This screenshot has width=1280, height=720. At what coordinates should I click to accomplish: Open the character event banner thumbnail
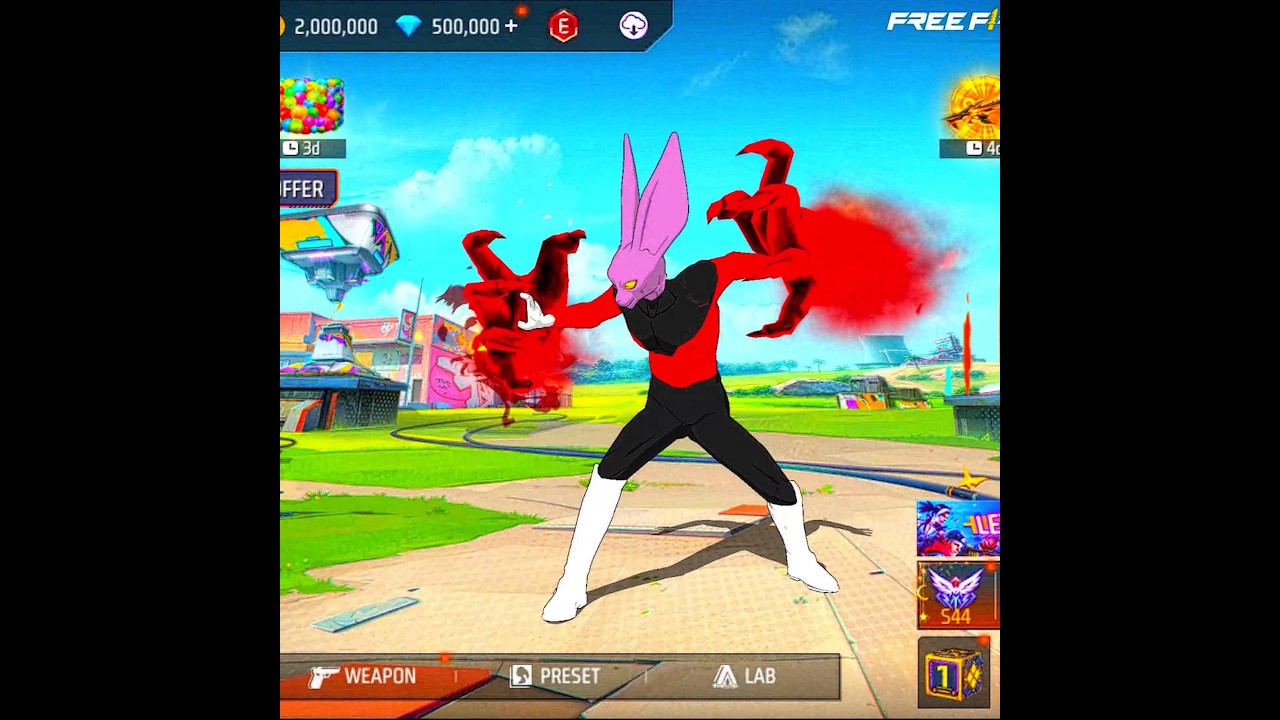click(958, 529)
